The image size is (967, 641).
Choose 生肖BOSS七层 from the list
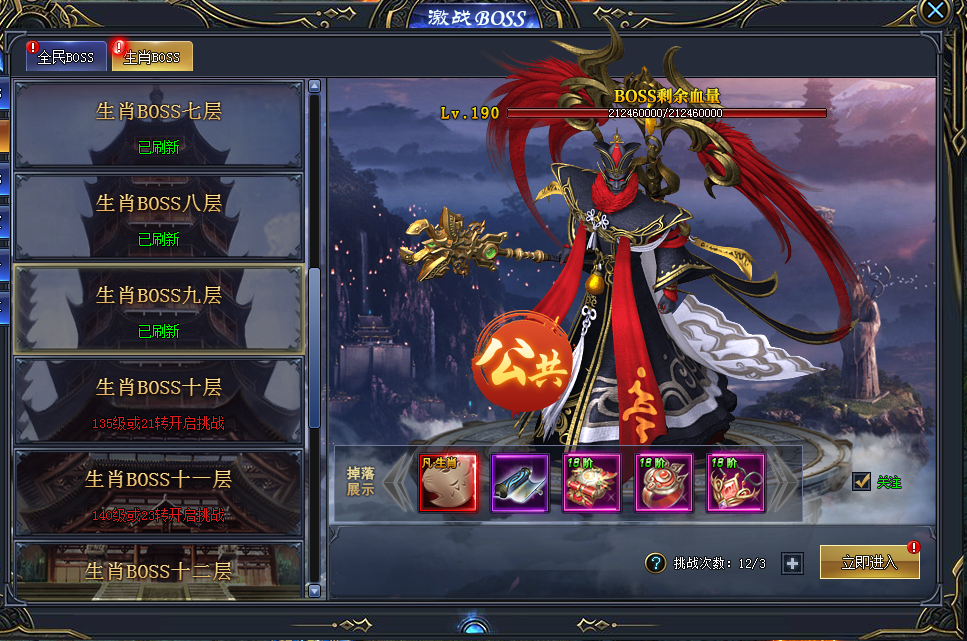point(158,124)
